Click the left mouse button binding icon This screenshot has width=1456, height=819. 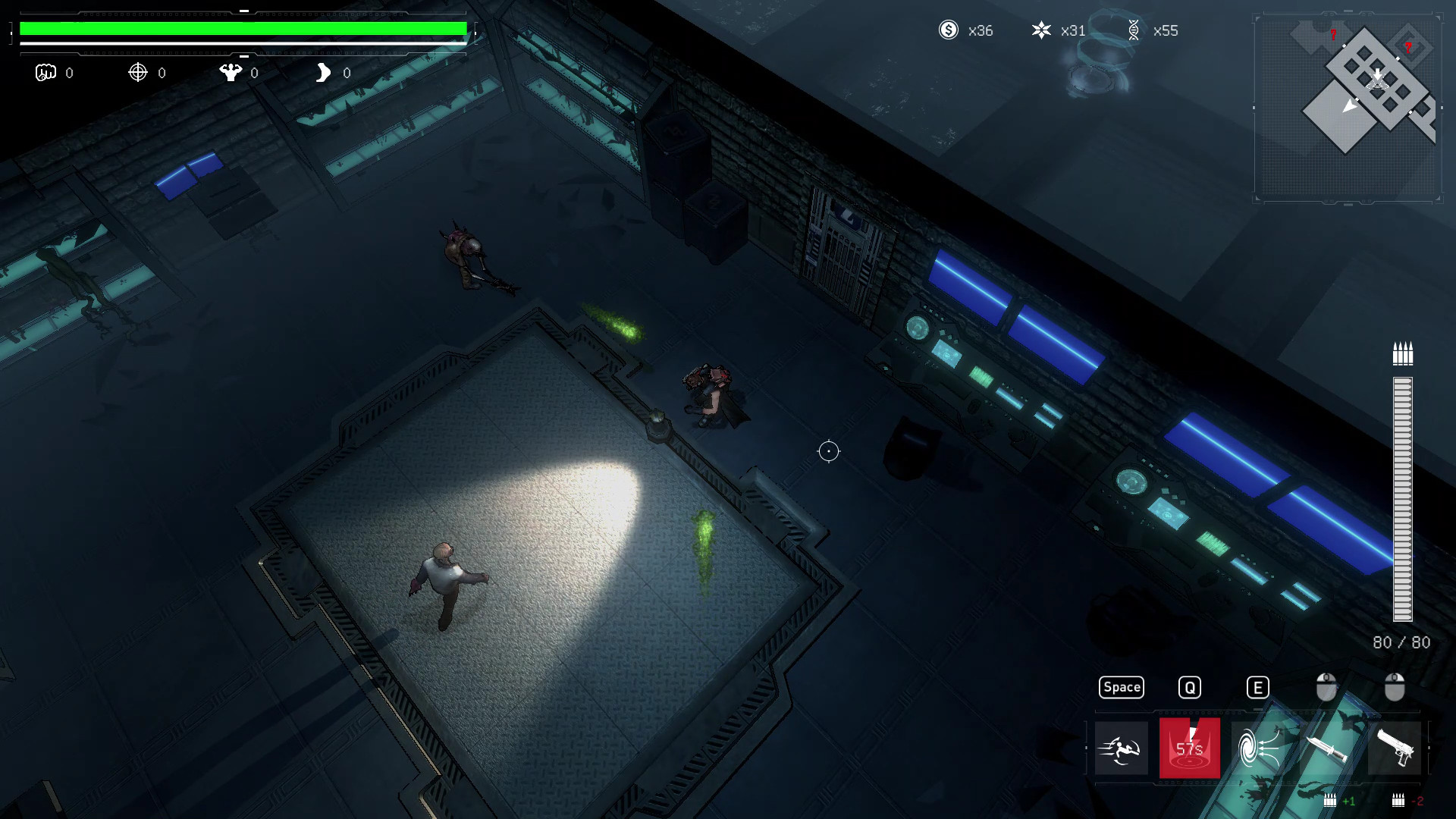(1326, 686)
